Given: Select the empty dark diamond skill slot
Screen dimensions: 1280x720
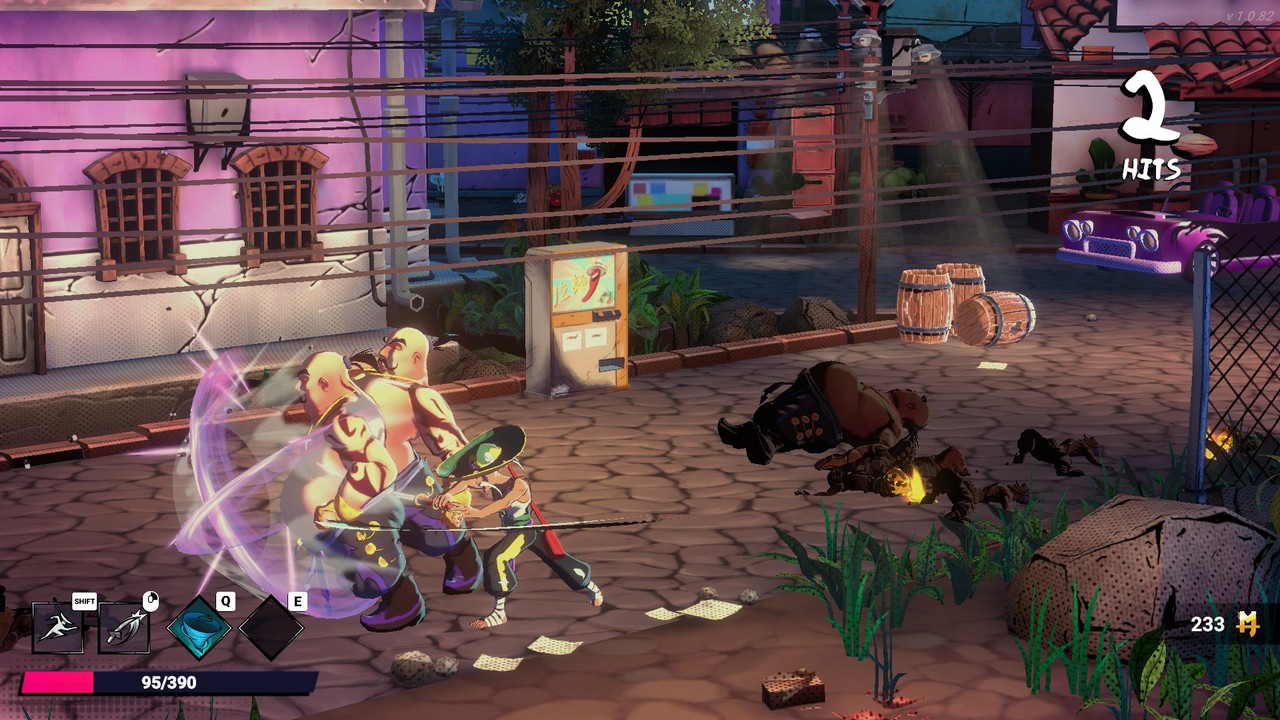Looking at the screenshot, I should (x=270, y=628).
